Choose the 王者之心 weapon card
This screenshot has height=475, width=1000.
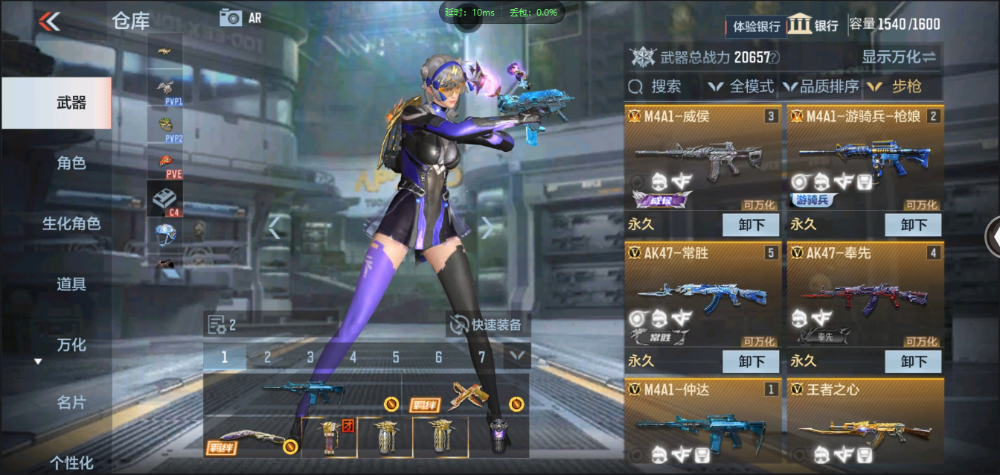point(864,422)
